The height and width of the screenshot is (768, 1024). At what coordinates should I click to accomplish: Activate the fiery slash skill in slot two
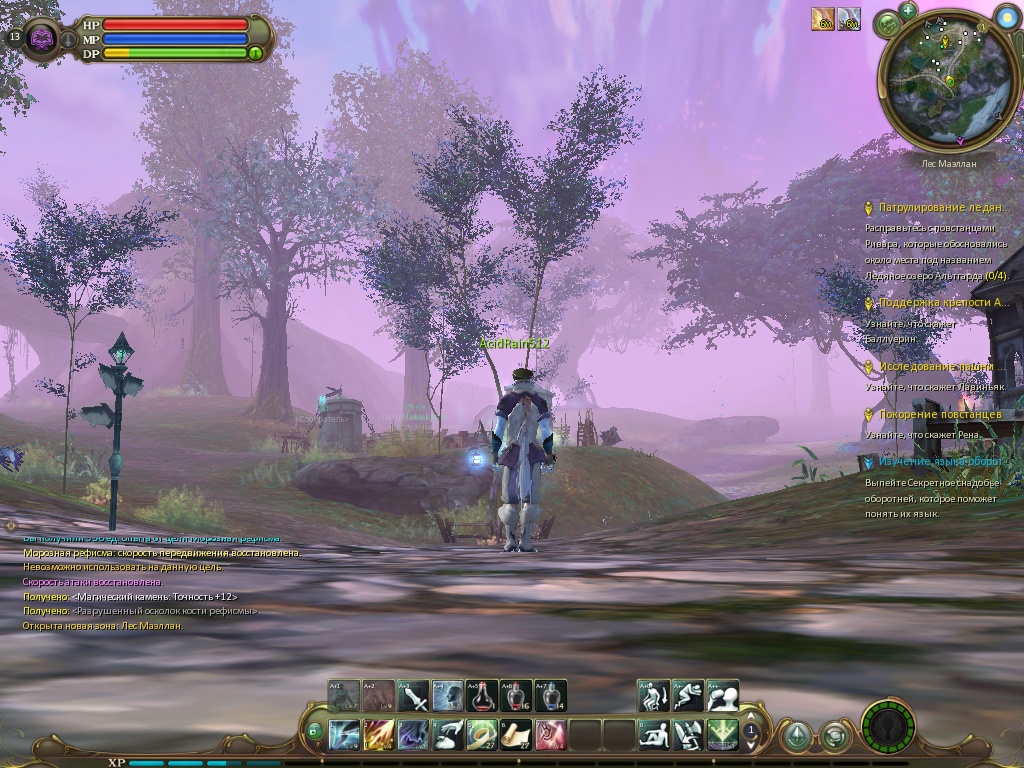379,735
